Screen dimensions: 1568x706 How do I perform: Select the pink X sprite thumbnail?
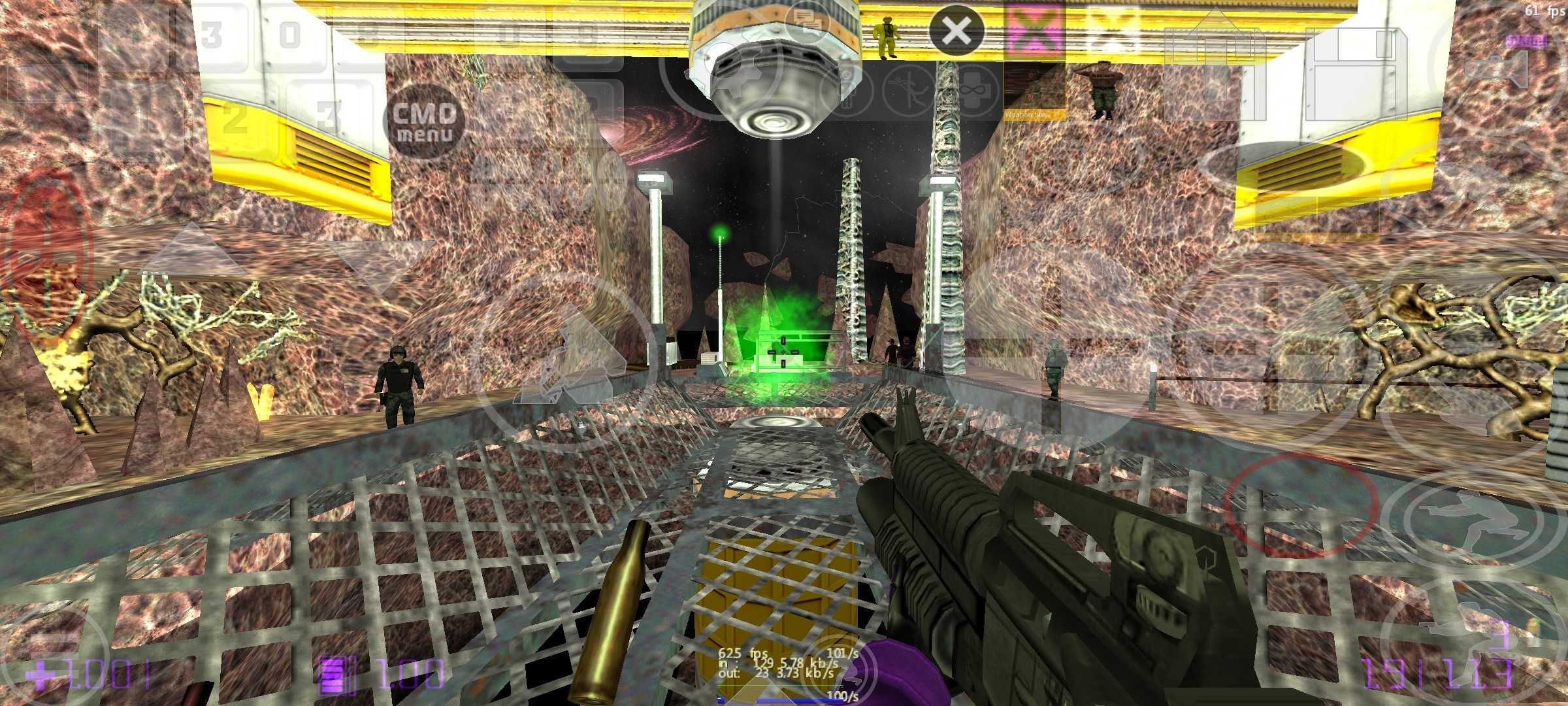tap(1034, 29)
